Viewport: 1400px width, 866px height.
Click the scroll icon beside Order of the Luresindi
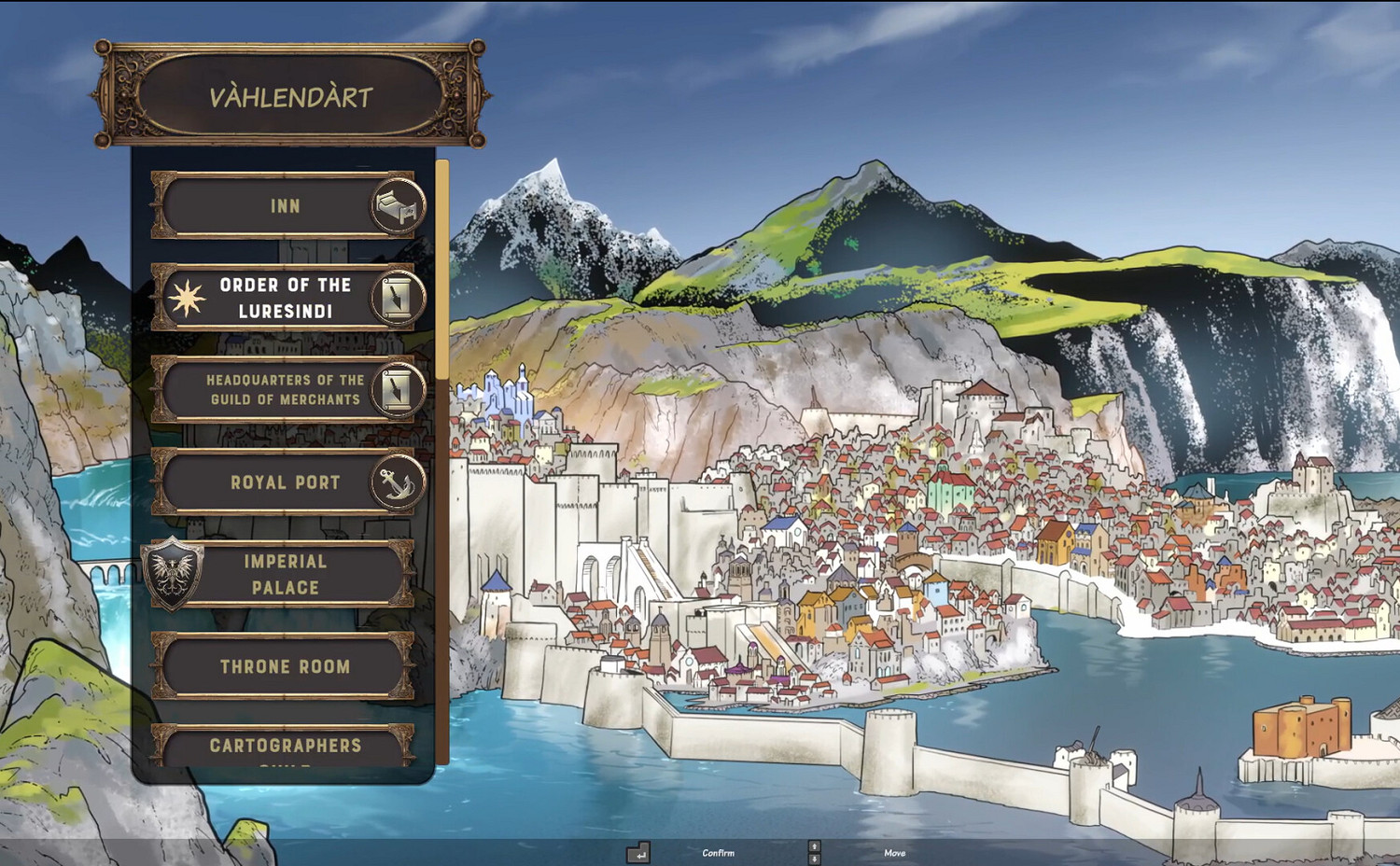(x=397, y=299)
